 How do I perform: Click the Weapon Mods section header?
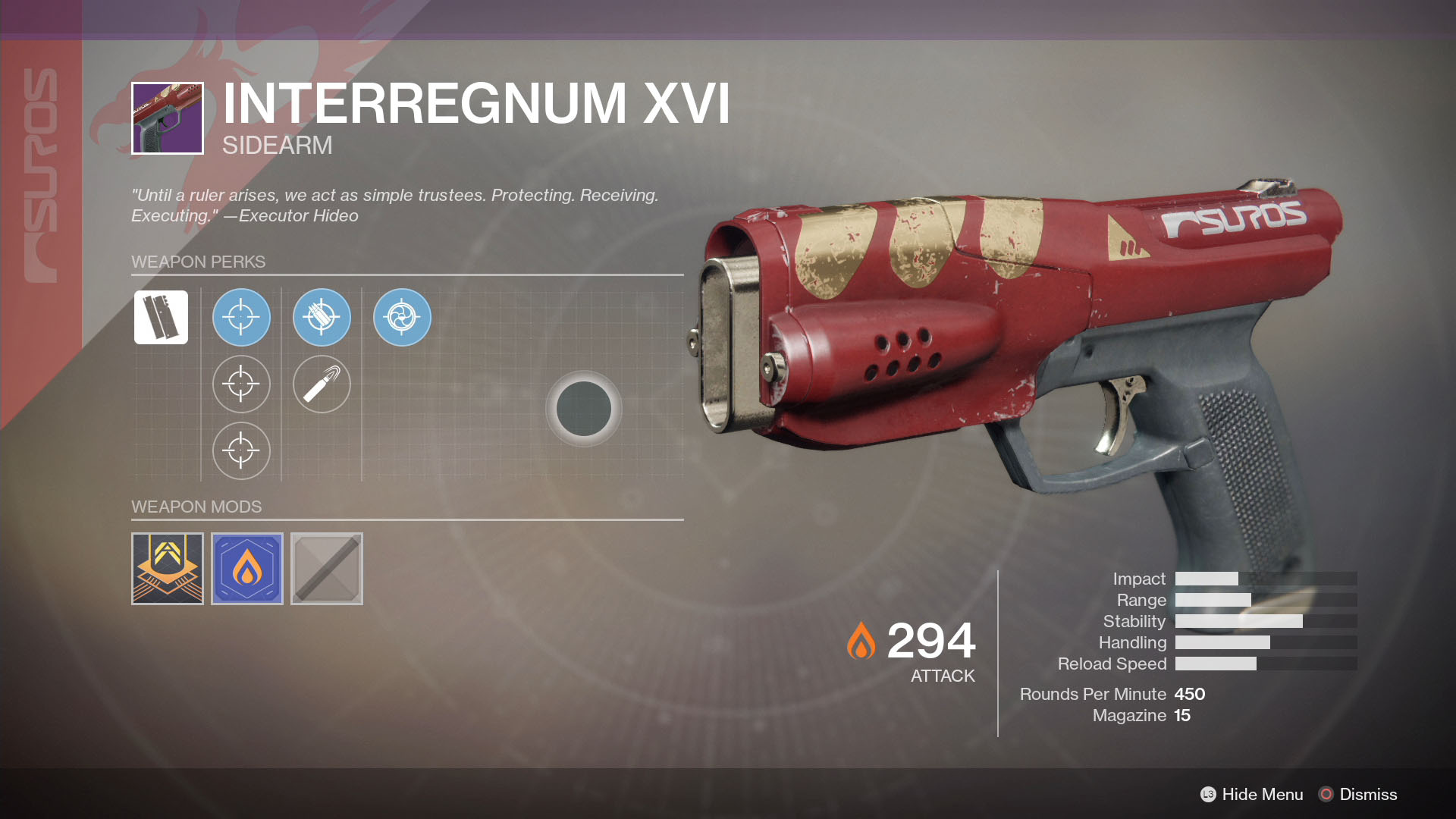[197, 507]
